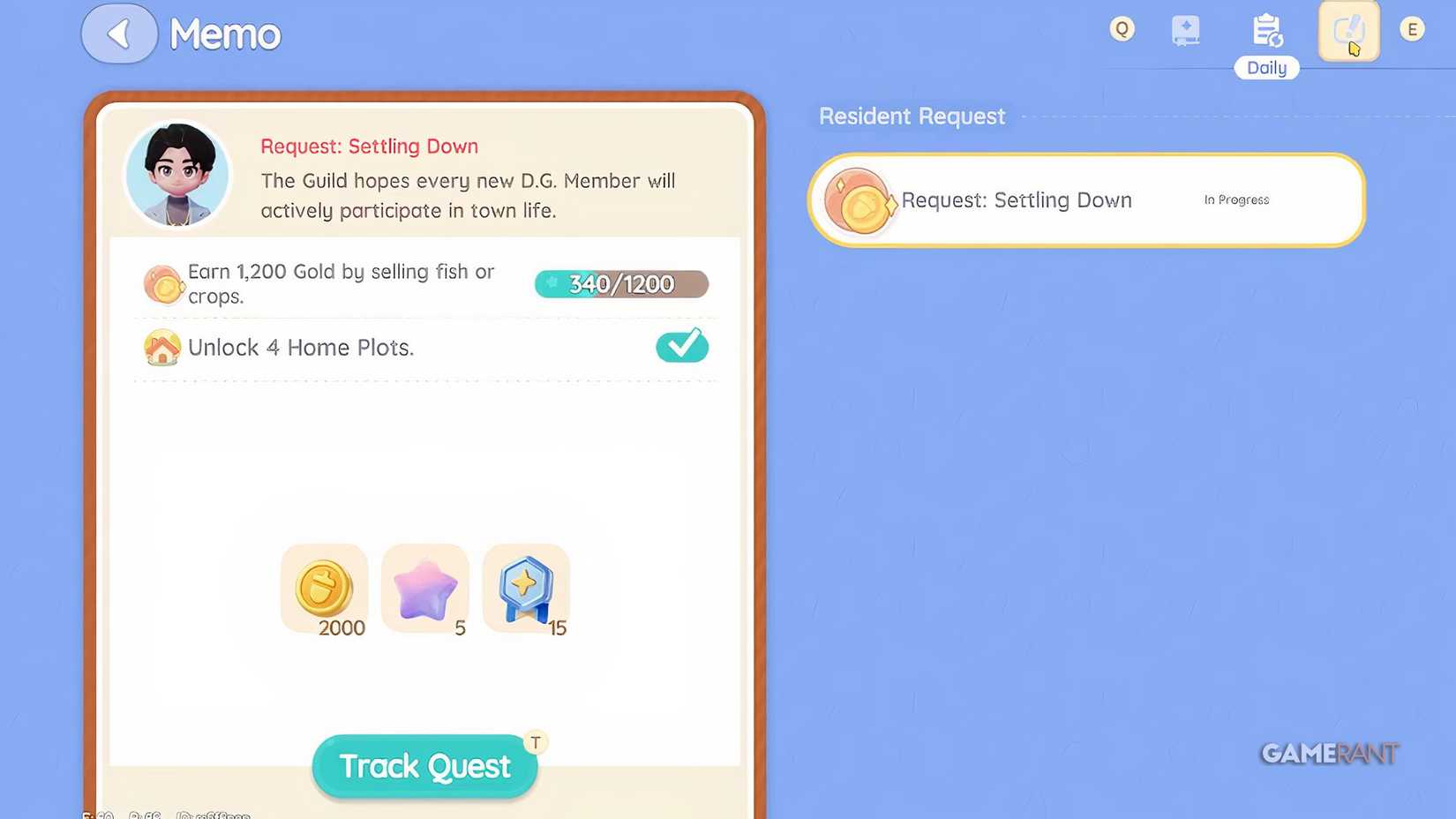Click the 340/1200 gold progress bar
This screenshot has width=1456, height=819.
(620, 283)
